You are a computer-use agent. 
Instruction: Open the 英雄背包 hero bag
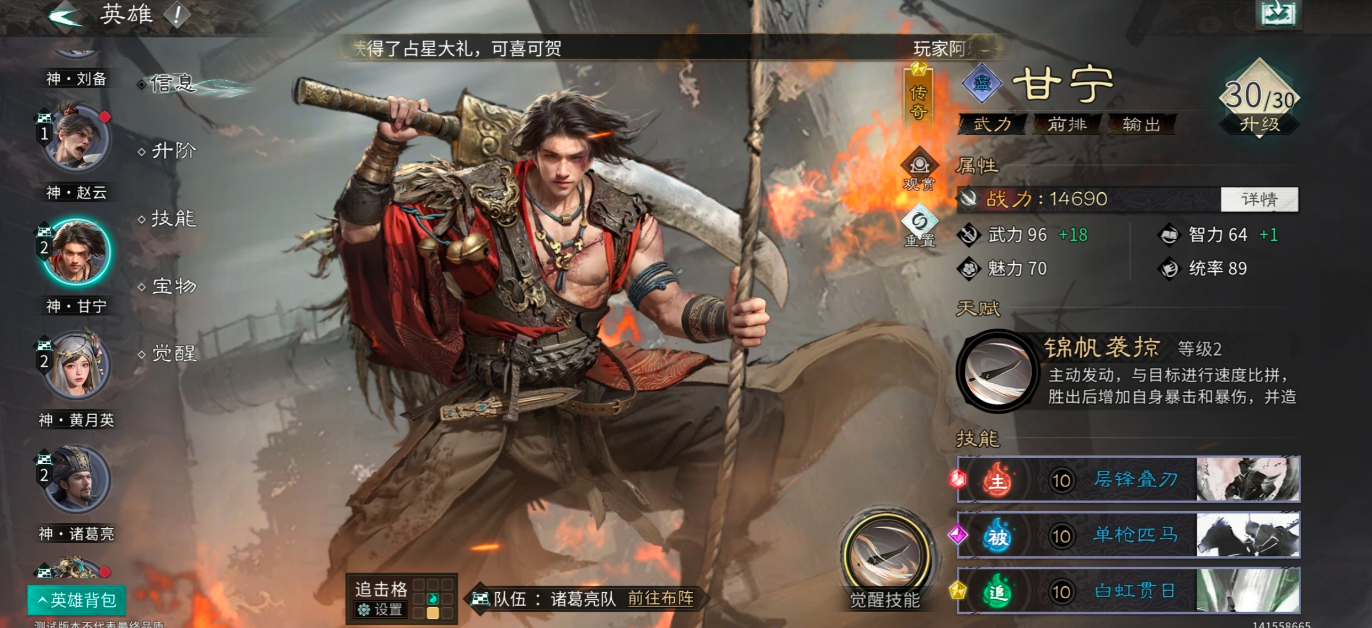pos(77,600)
